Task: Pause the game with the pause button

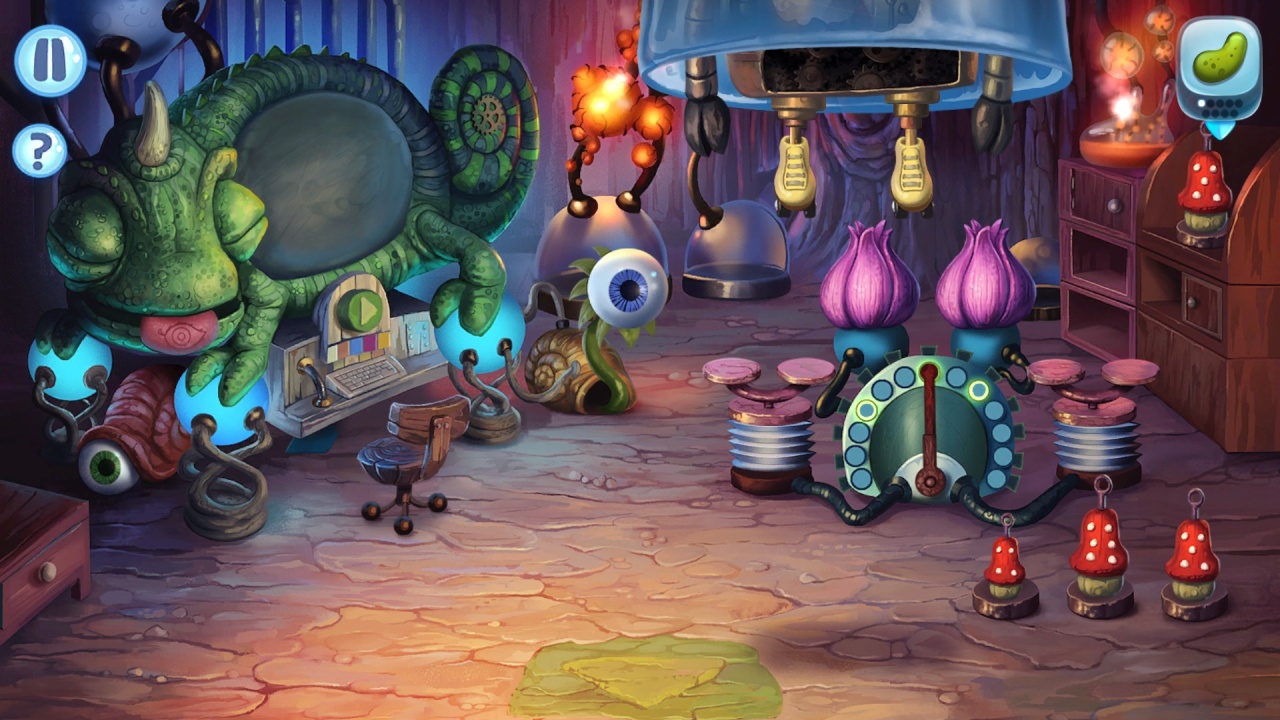Action: tap(49, 60)
